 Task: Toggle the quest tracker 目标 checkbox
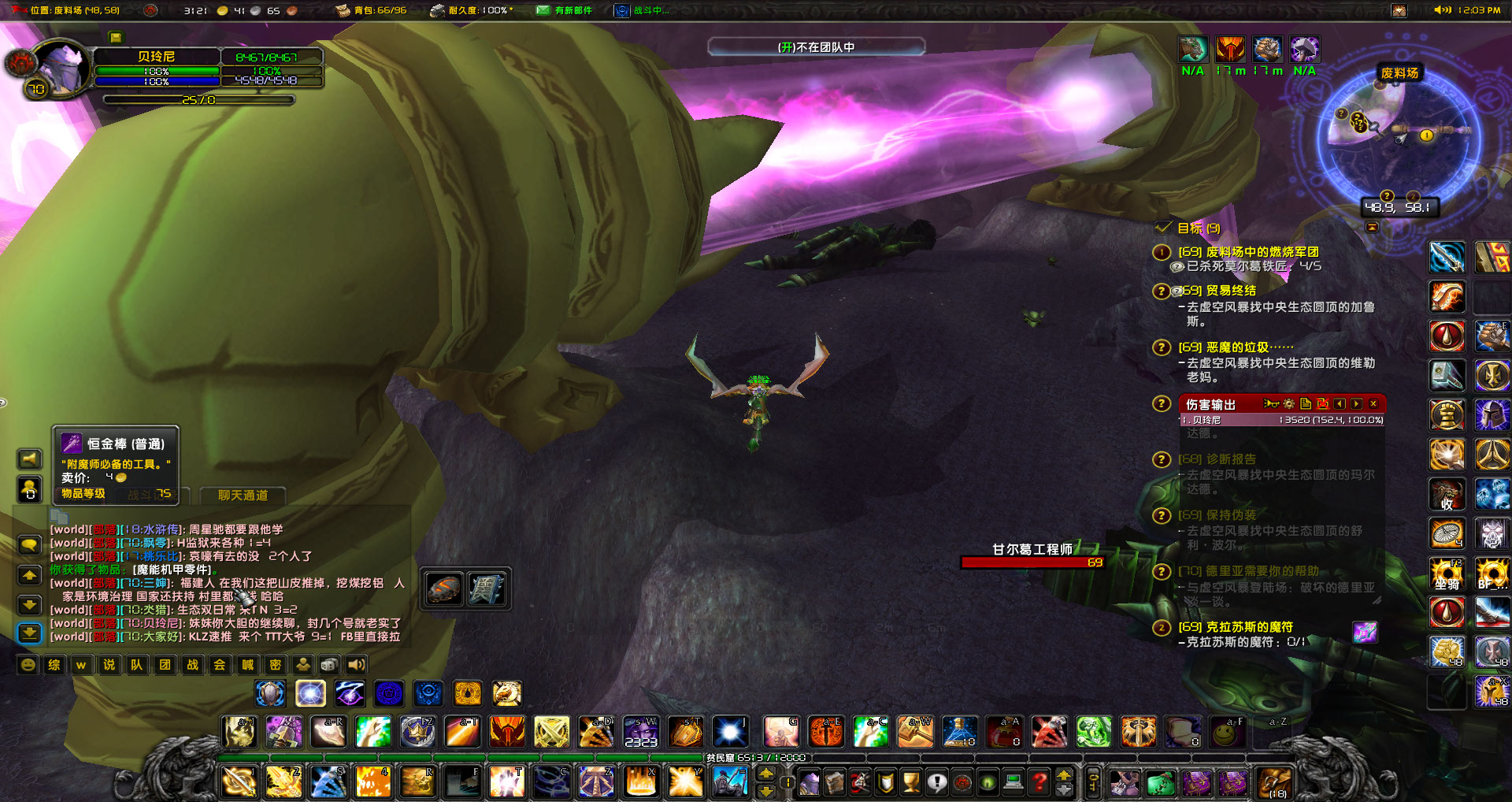click(x=1163, y=228)
